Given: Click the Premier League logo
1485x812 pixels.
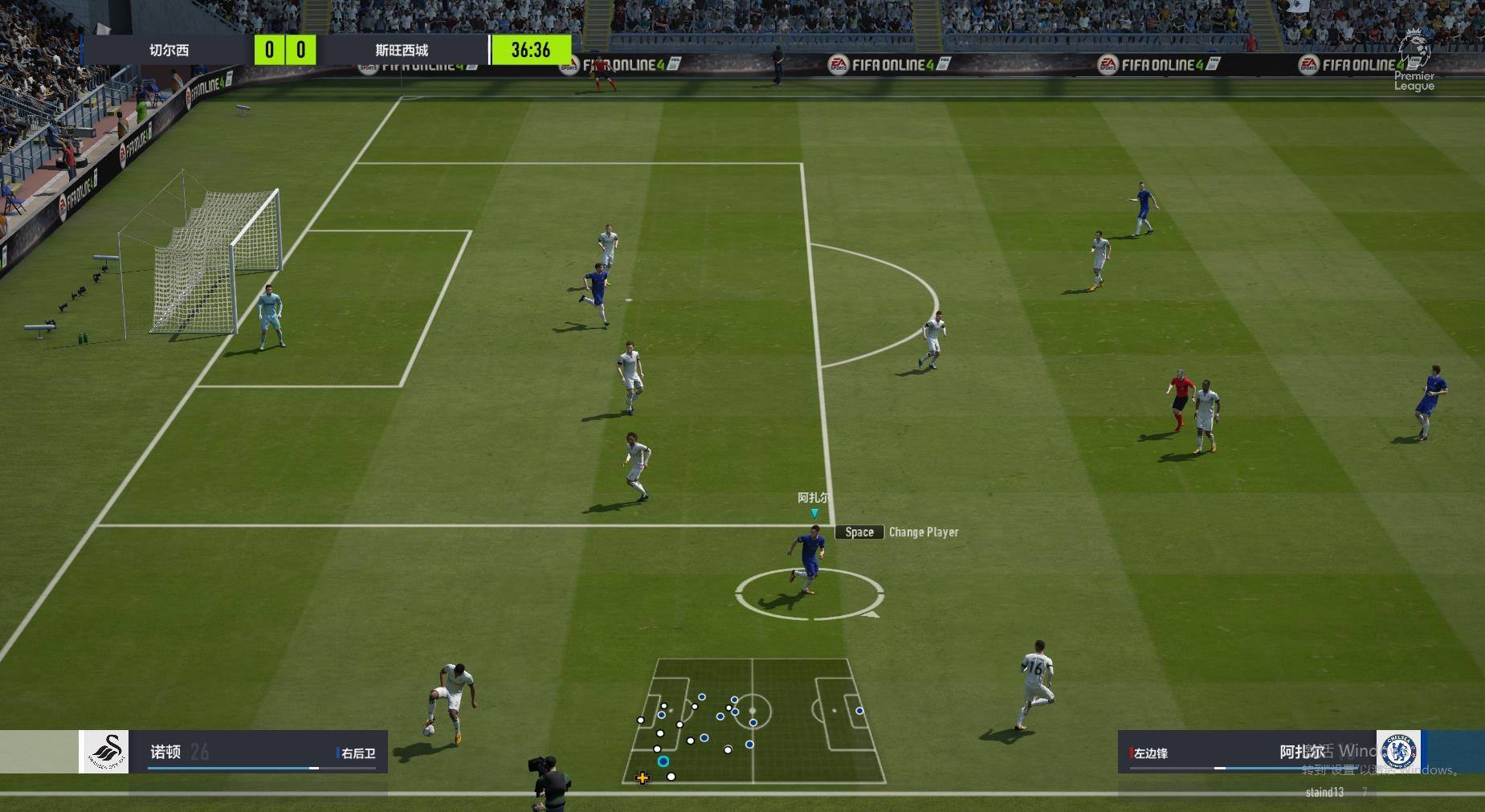Looking at the screenshot, I should coord(1414,61).
